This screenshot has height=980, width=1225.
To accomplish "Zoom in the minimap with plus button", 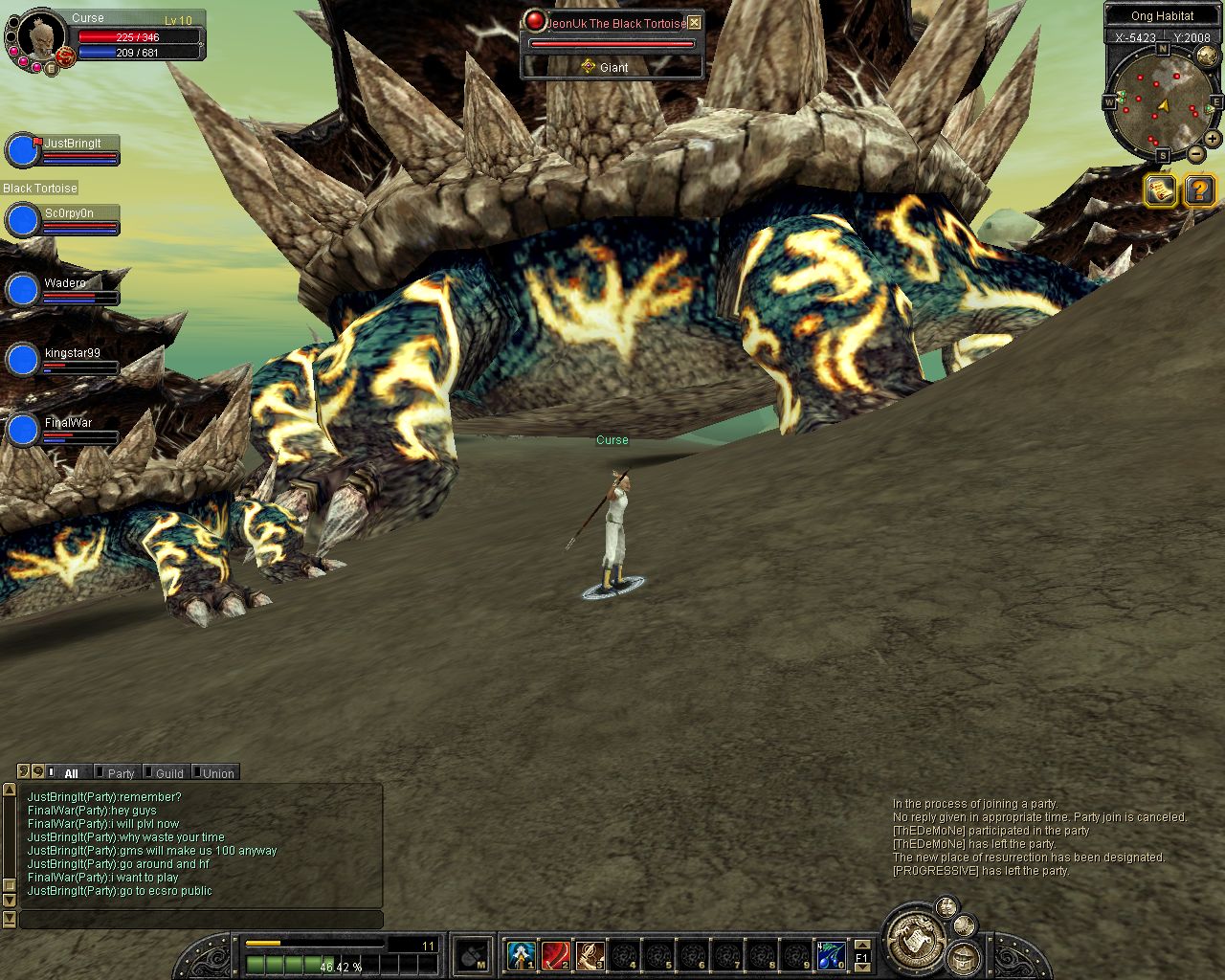I will tap(1212, 139).
